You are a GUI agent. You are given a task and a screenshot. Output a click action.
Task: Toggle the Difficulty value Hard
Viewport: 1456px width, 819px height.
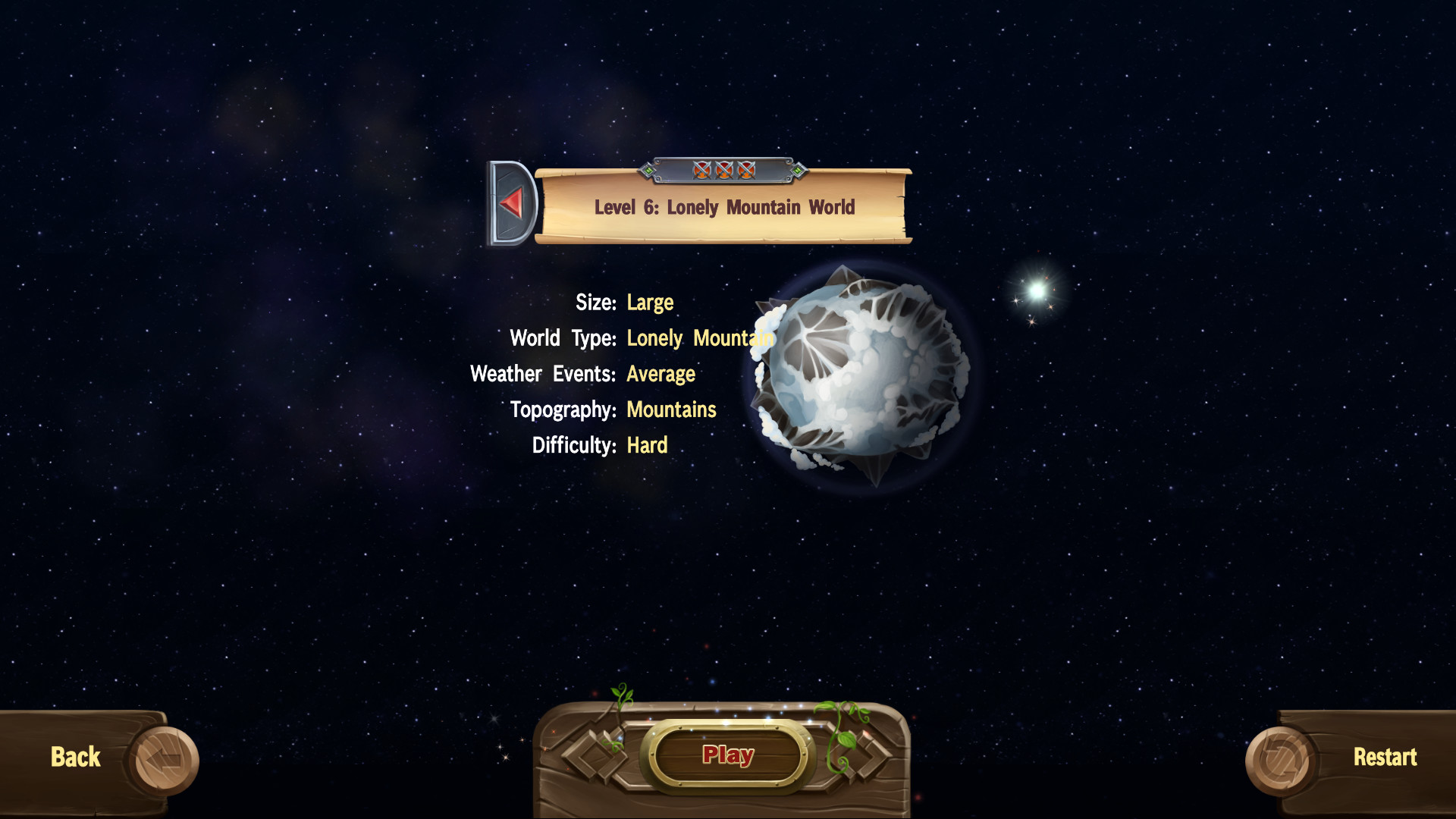(647, 445)
